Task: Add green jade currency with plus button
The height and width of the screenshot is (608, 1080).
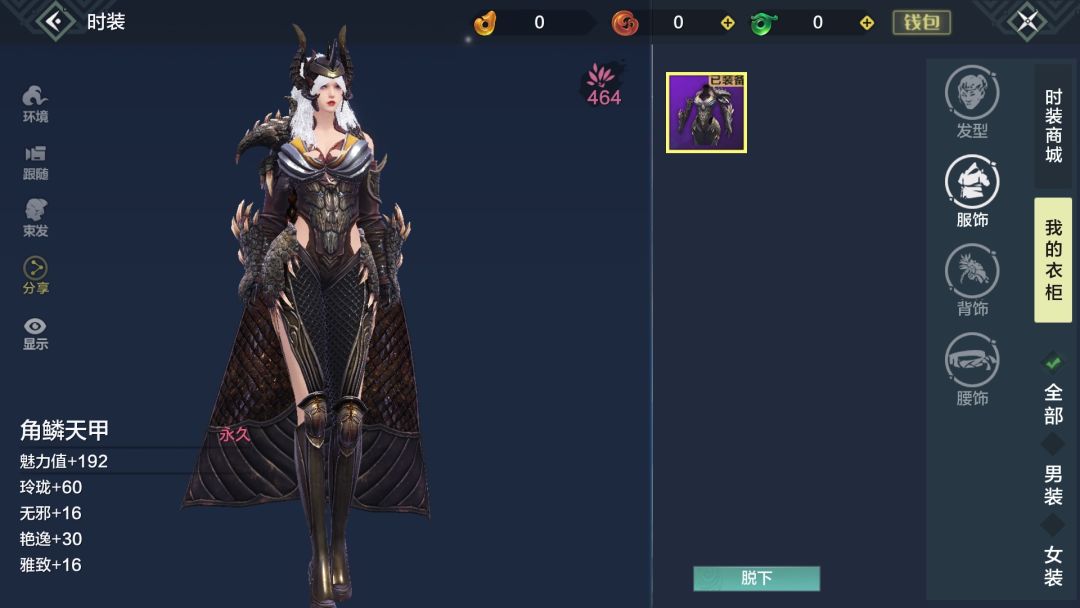Action: click(x=867, y=23)
